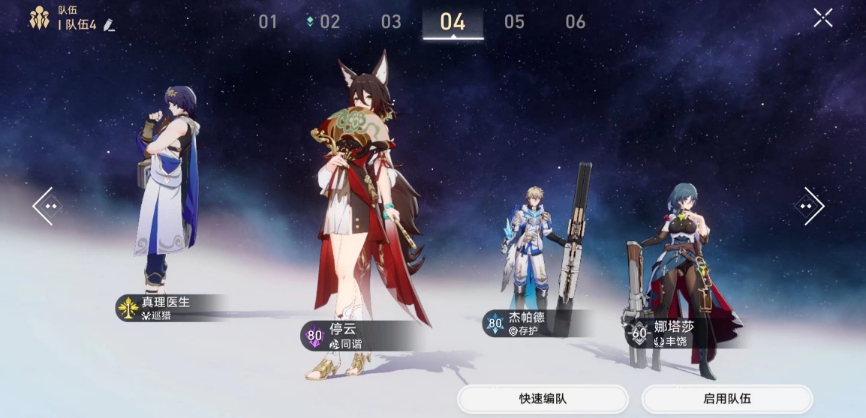The image size is (866, 418).
Task: Close the team setup screen
Action: click(x=822, y=17)
